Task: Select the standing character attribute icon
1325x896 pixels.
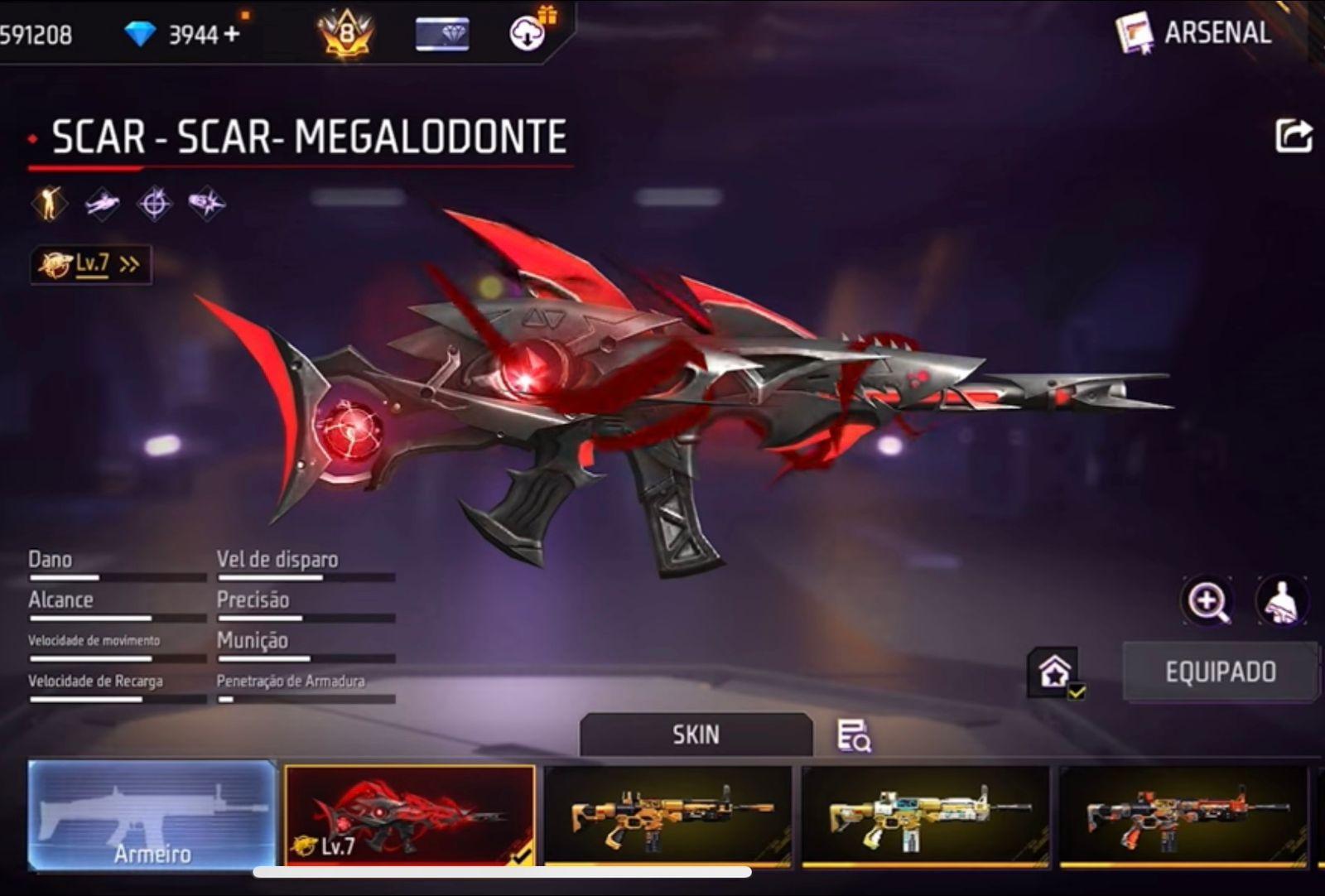Action: [50, 202]
